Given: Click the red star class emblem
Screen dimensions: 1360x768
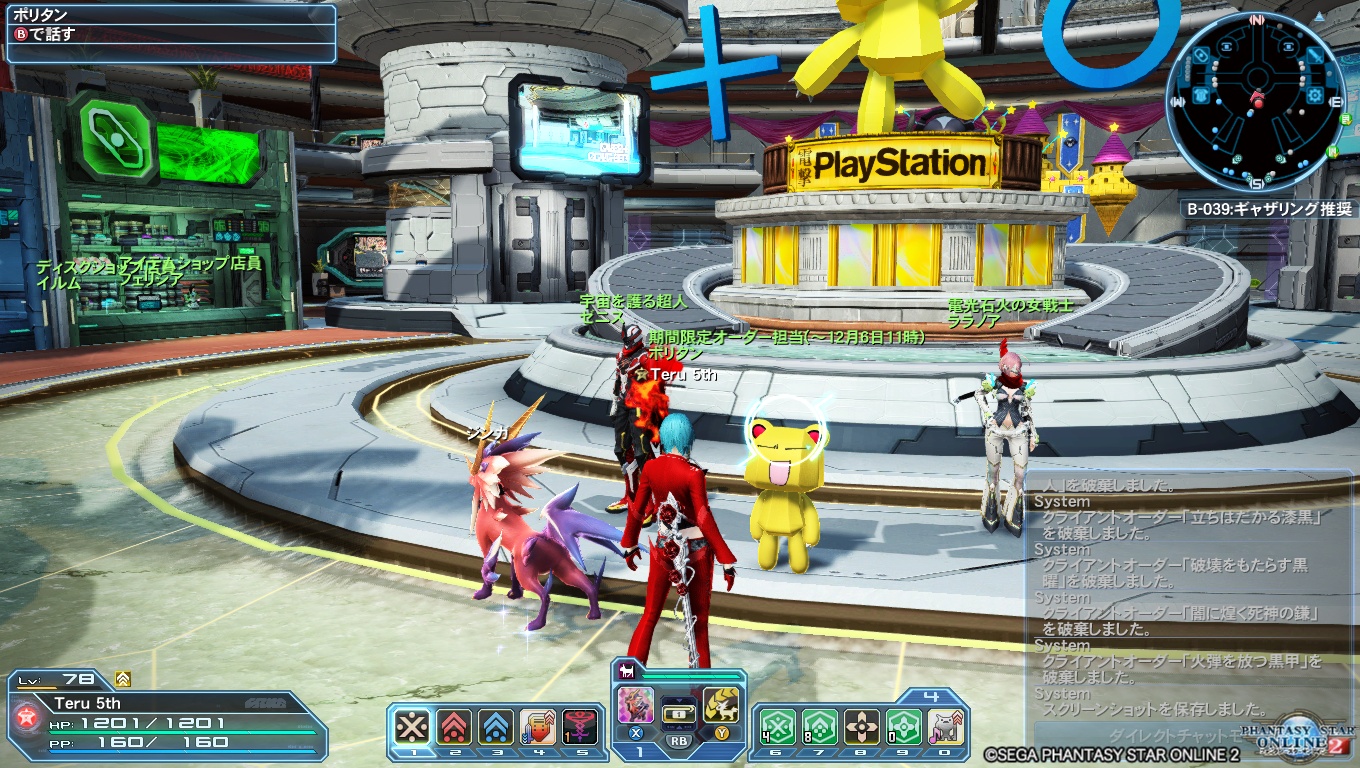Looking at the screenshot, I should (26, 718).
